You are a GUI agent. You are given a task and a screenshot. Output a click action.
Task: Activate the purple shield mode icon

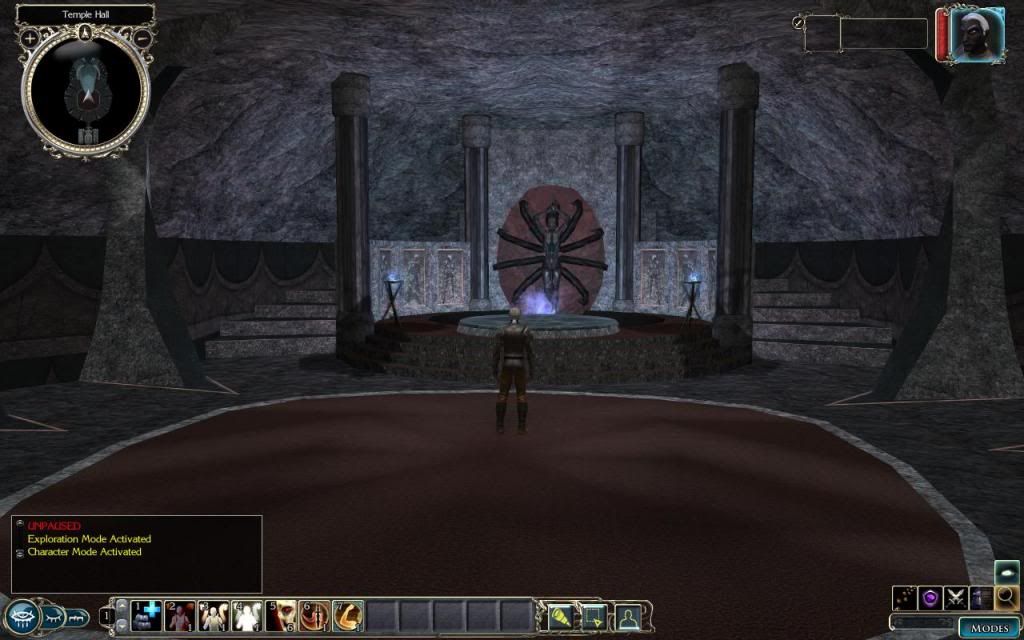[x=930, y=598]
